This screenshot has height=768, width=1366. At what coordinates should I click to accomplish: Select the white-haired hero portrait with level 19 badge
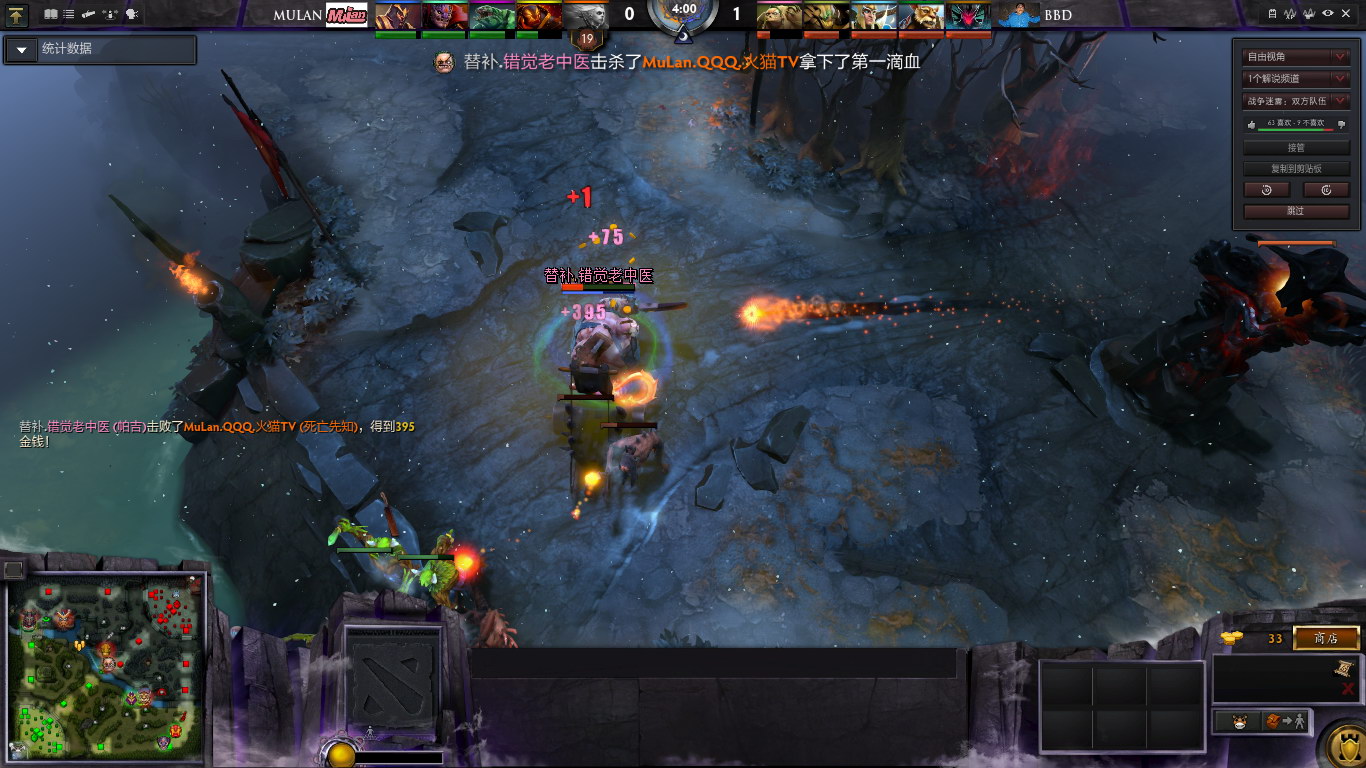click(x=586, y=16)
